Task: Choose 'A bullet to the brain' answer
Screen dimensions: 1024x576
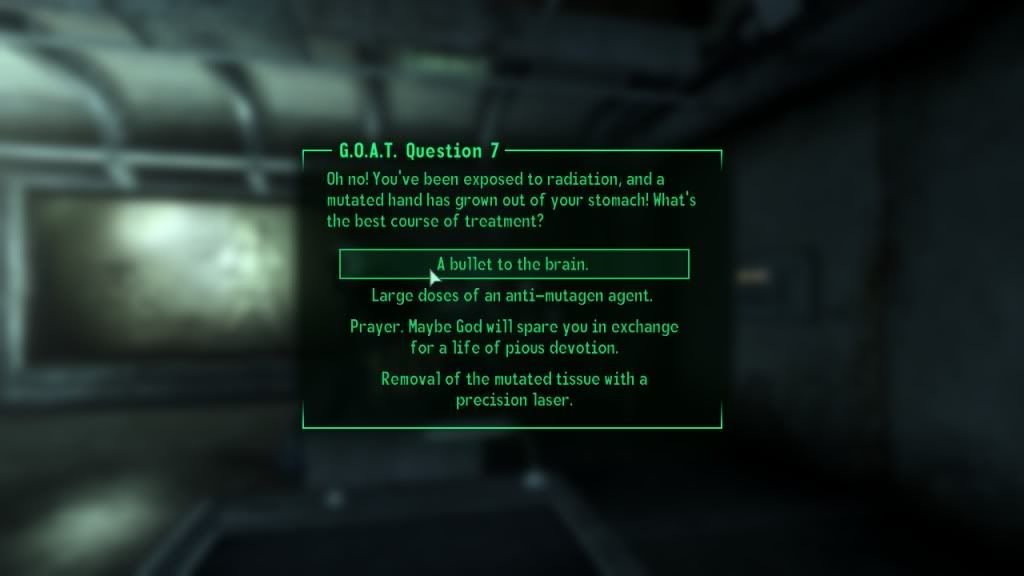Action: point(514,264)
